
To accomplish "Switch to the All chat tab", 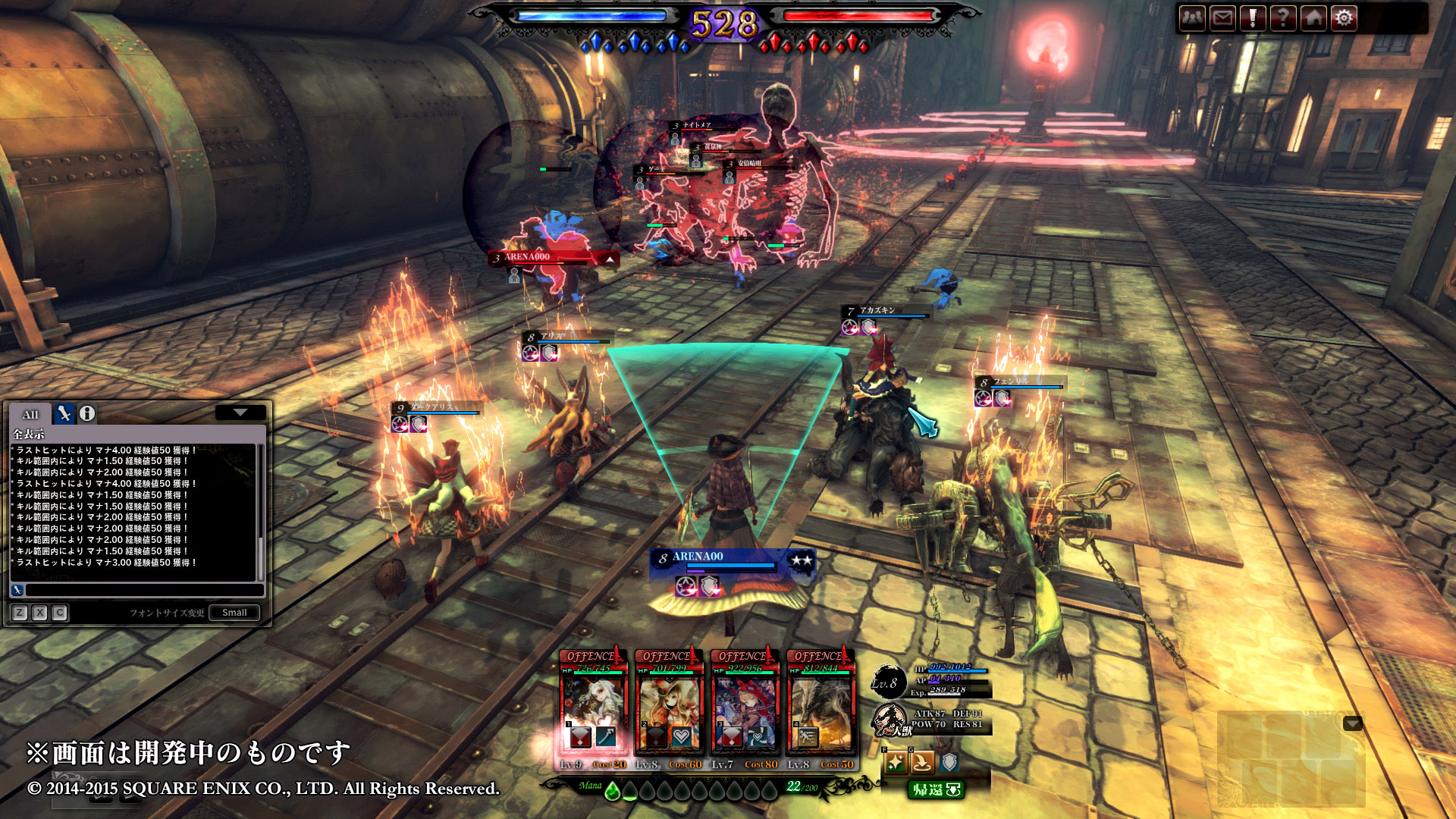I will click(x=30, y=414).
